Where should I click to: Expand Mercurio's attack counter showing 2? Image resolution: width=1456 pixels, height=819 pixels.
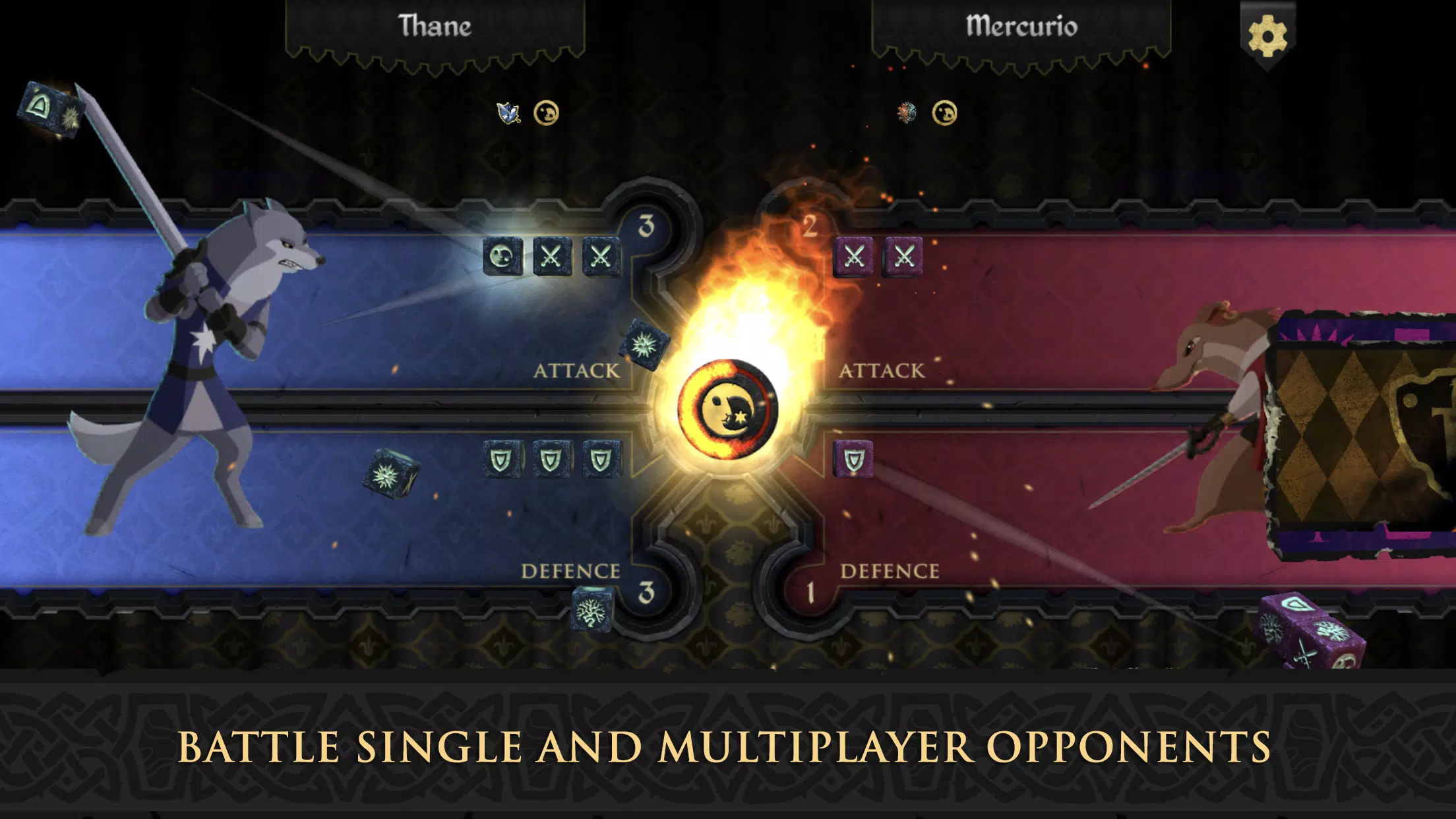tap(808, 224)
